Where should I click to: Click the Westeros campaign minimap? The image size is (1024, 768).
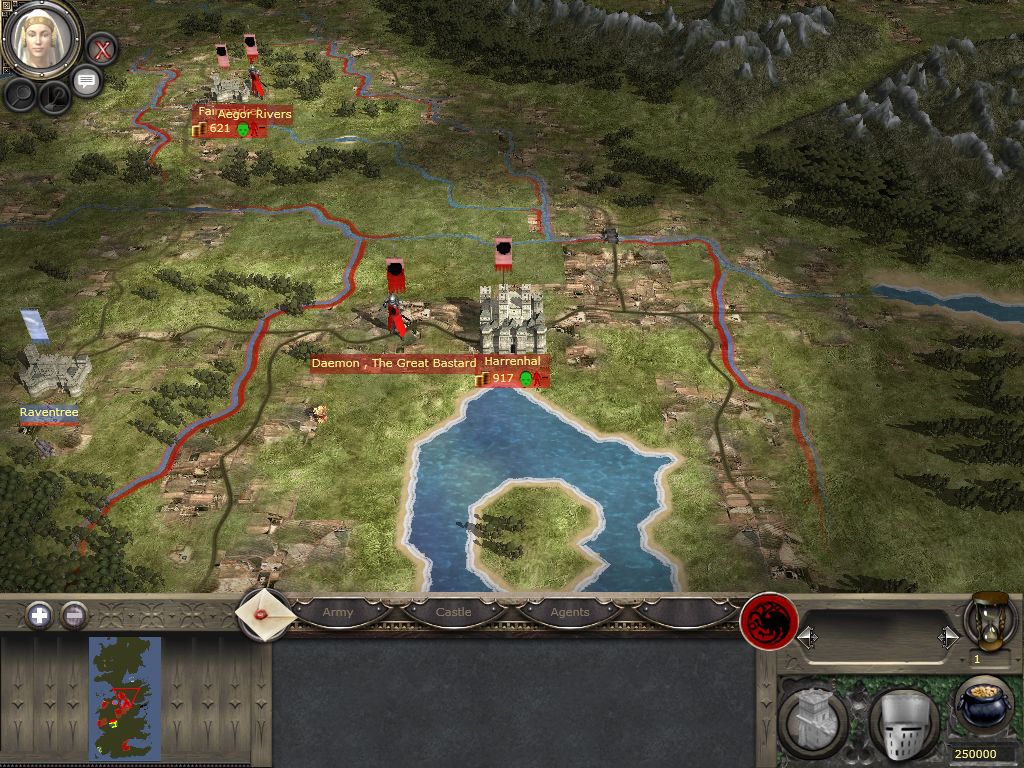(x=125, y=697)
